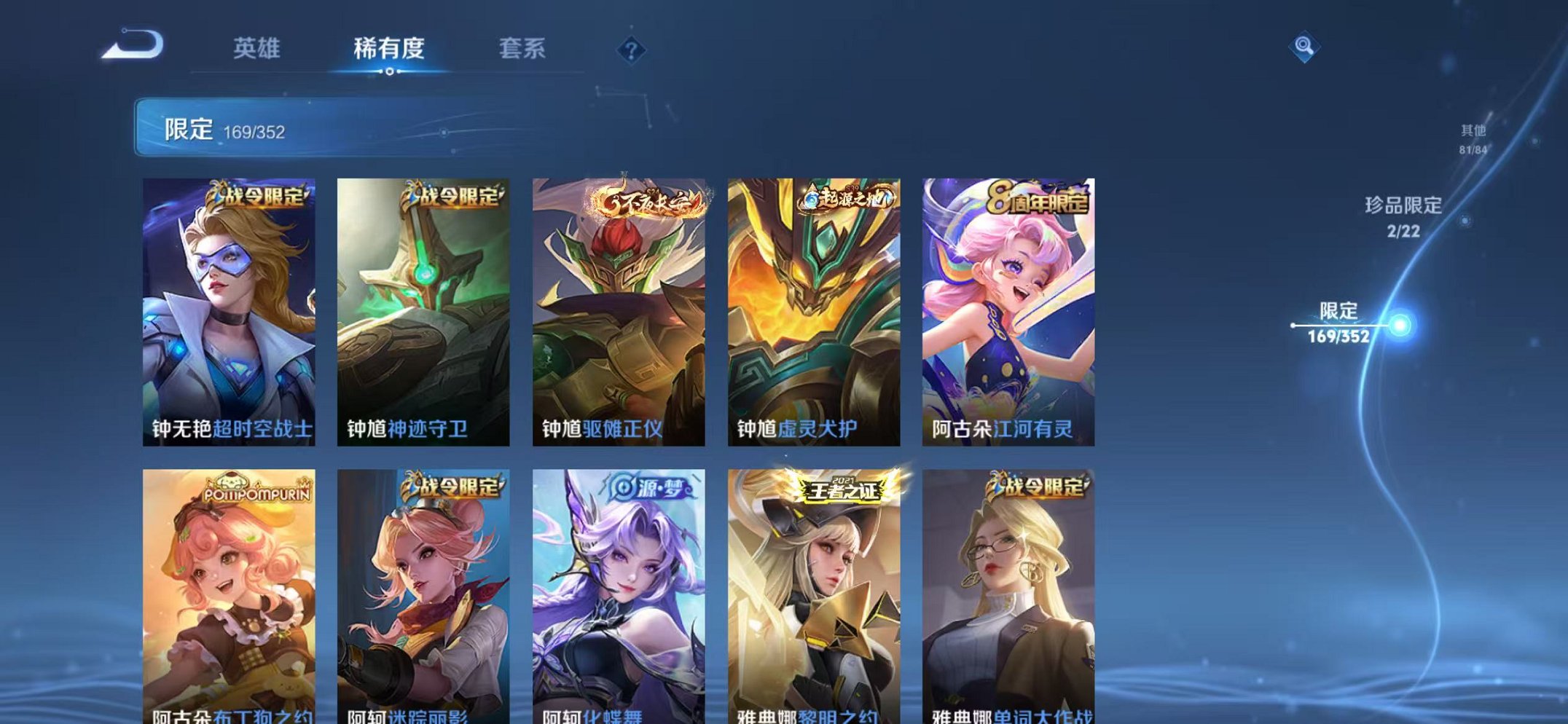Switch to the 套系 tab
This screenshot has width=1568, height=724.
point(522,47)
